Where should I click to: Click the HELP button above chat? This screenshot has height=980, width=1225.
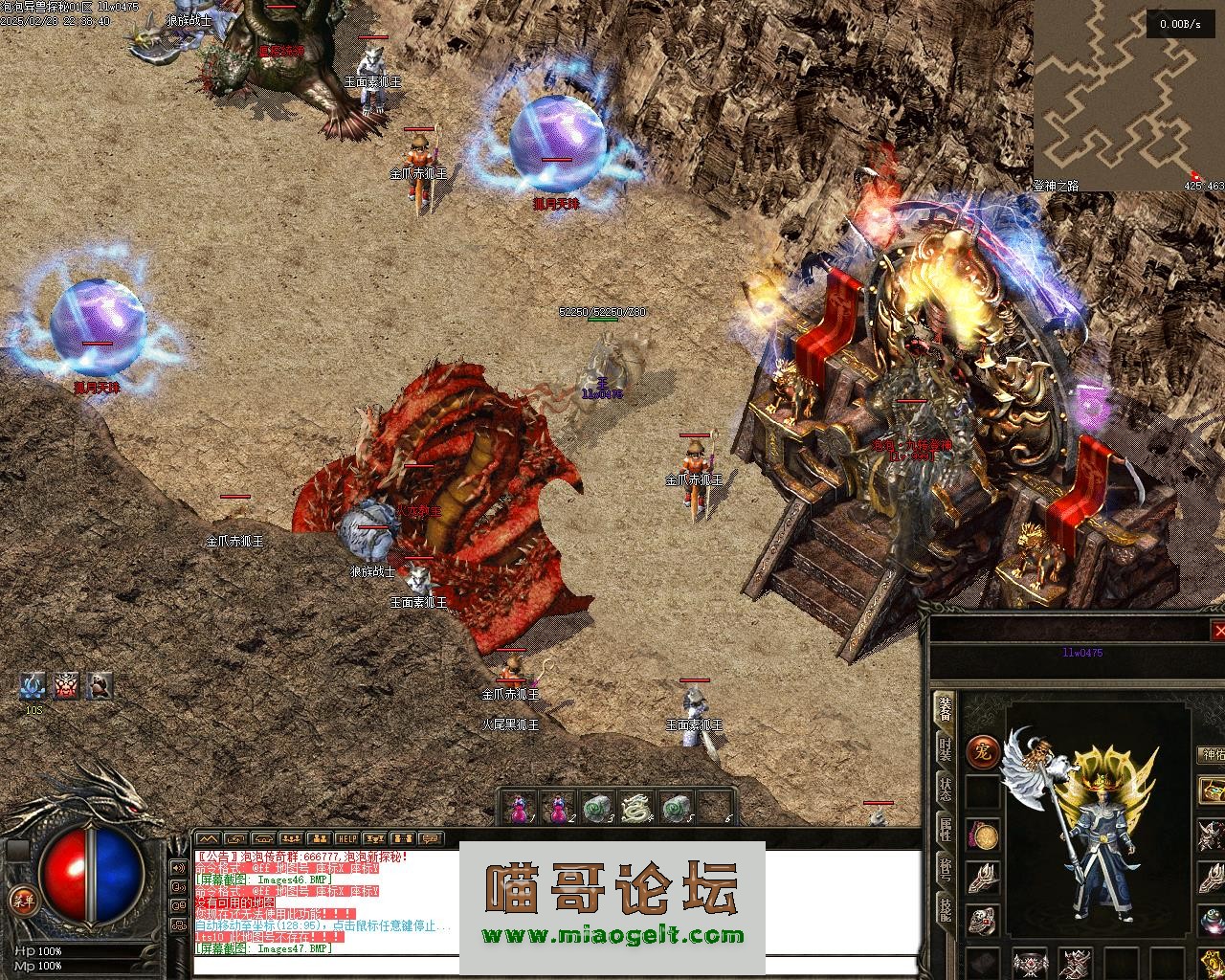pyautogui.click(x=347, y=838)
